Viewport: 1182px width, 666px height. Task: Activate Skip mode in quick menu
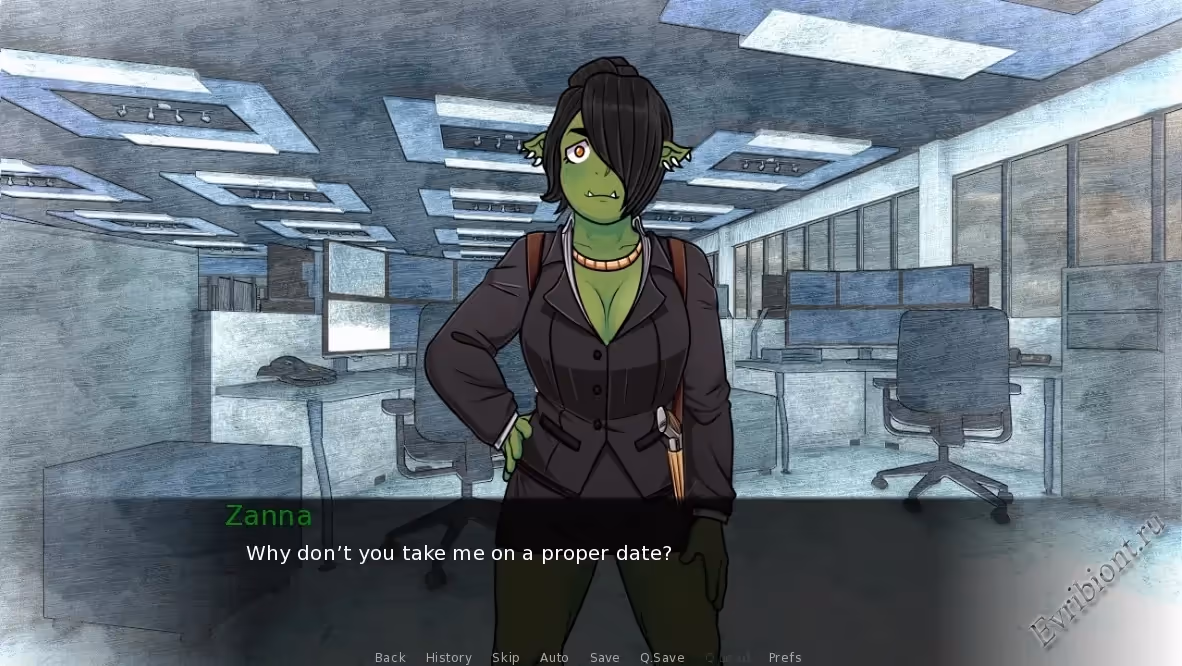pyautogui.click(x=505, y=657)
